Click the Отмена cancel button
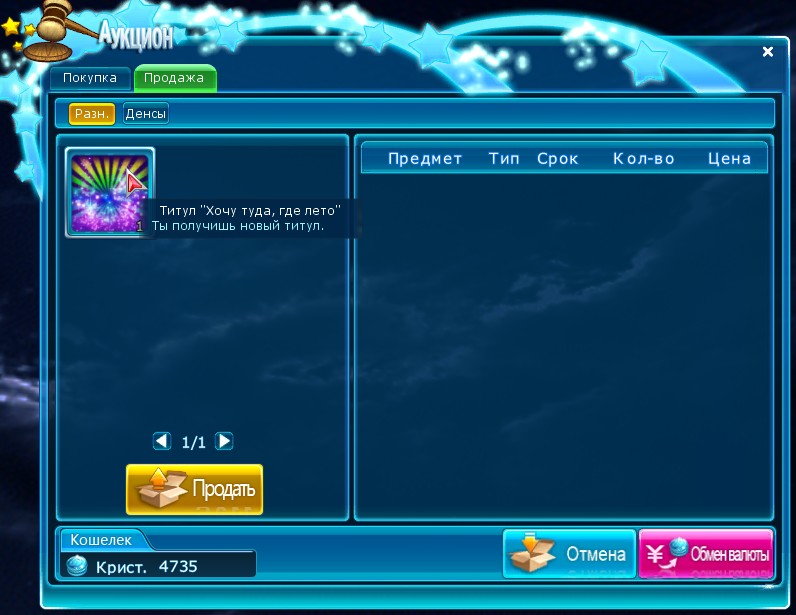Viewport: 796px width, 615px height. click(x=570, y=554)
